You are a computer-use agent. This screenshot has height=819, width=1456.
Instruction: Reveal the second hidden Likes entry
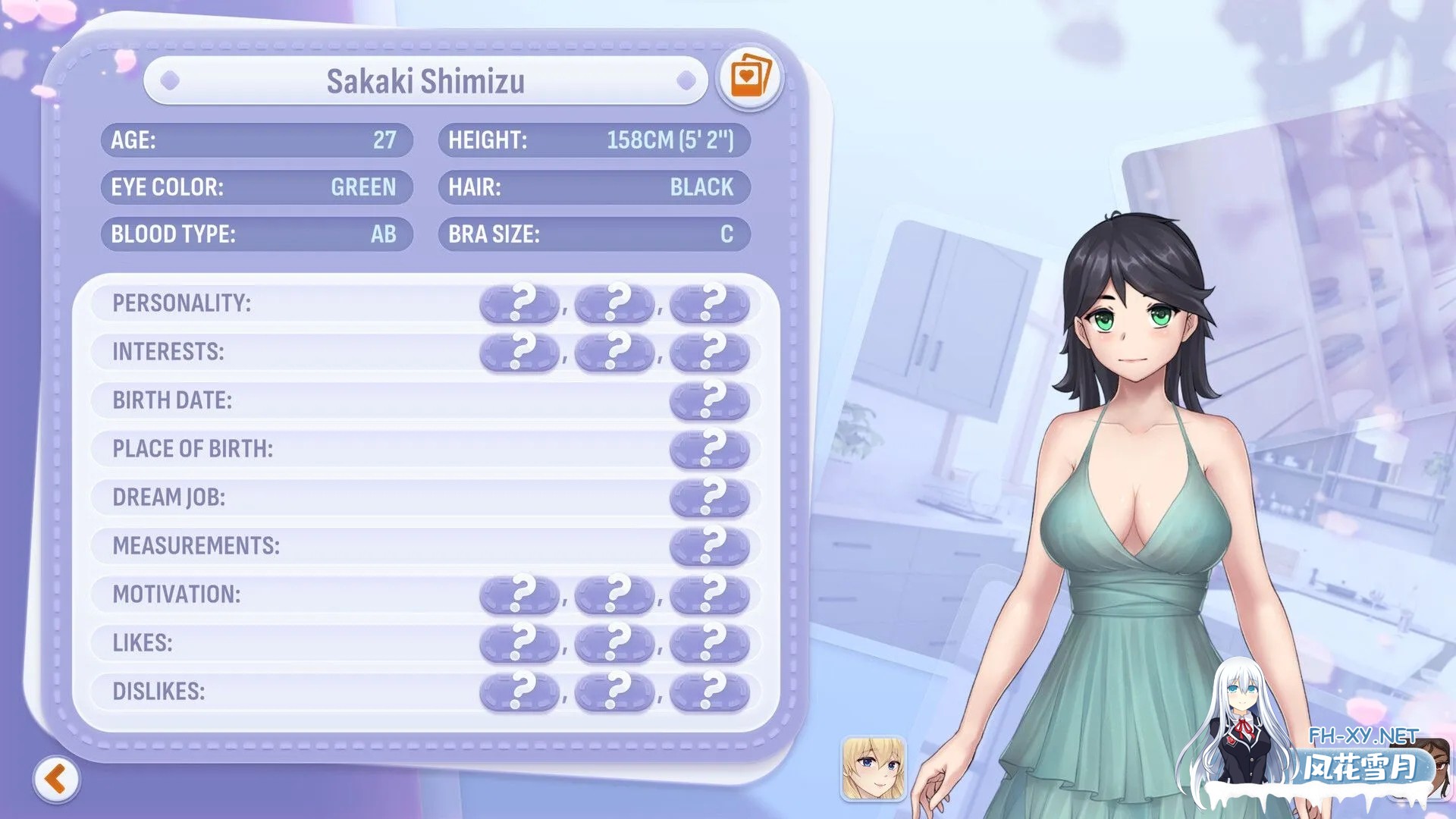pos(615,643)
